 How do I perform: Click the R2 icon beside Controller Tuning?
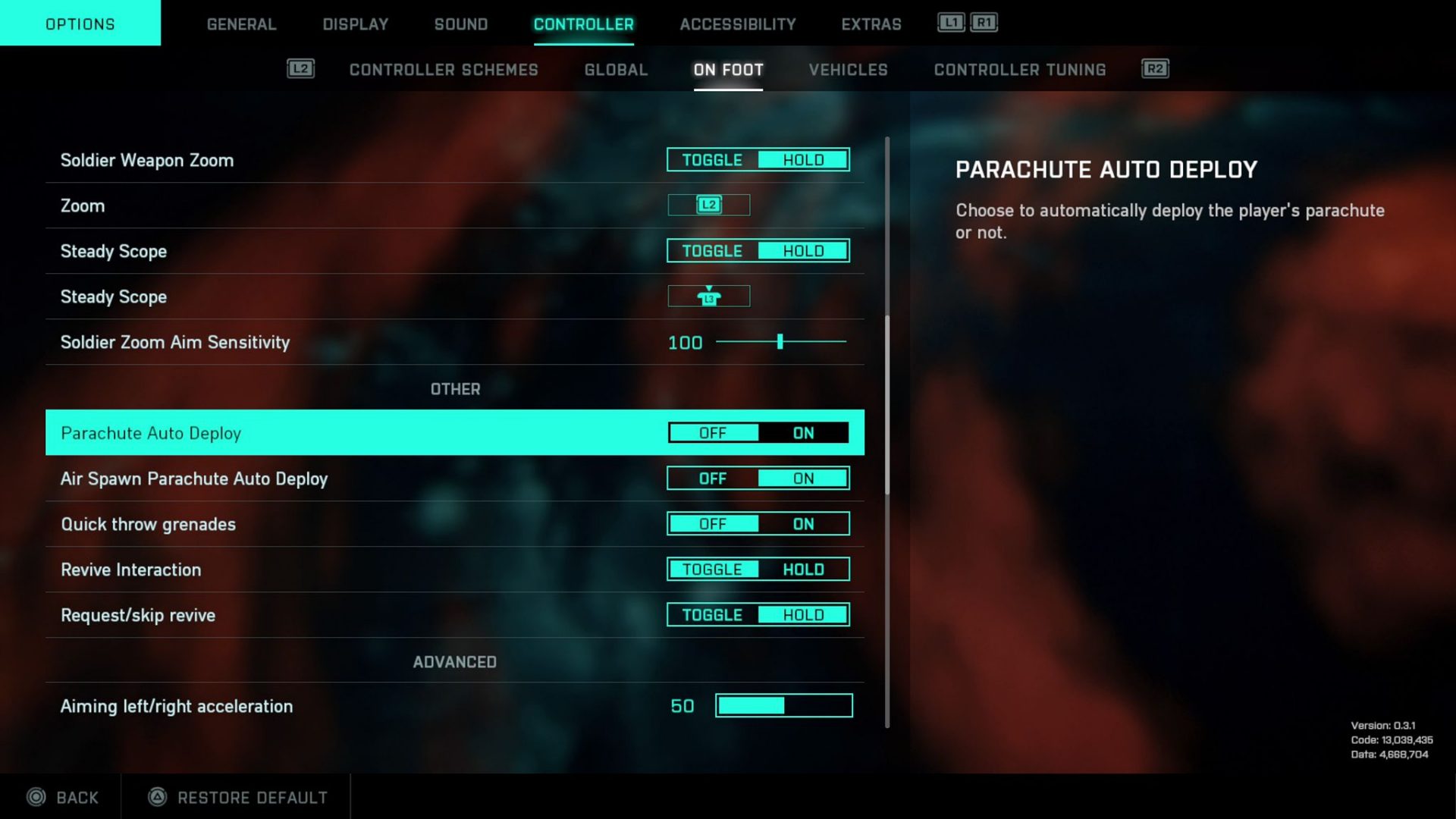(x=1155, y=69)
